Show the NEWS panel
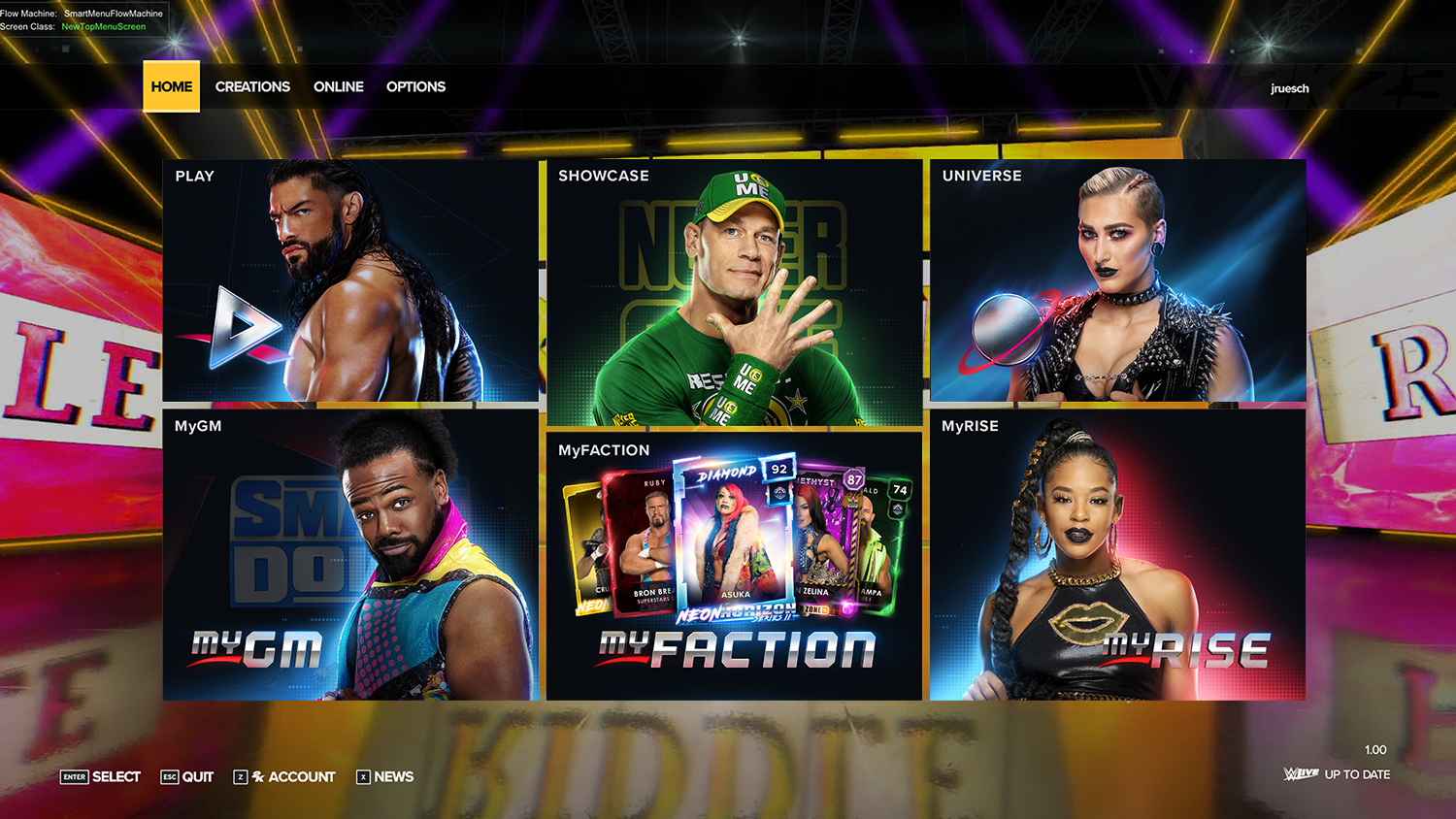 click(x=385, y=777)
